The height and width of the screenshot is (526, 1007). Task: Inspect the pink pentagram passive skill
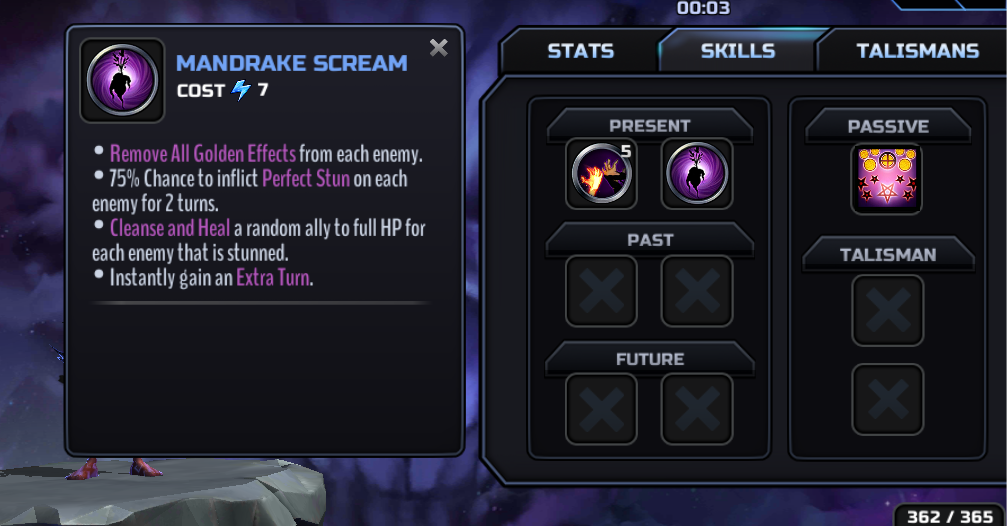[x=886, y=179]
